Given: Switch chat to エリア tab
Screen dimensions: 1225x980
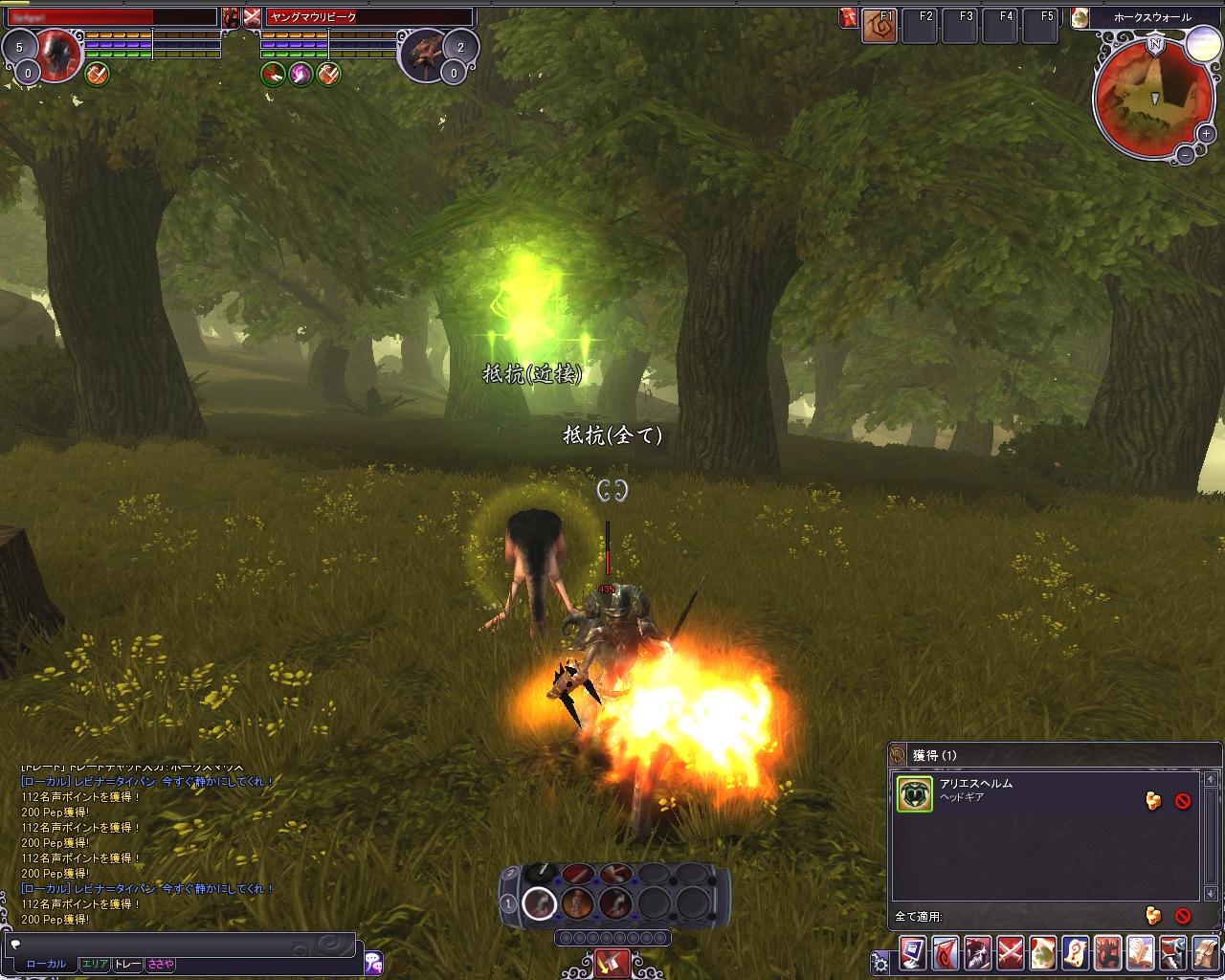Looking at the screenshot, I should [95, 964].
